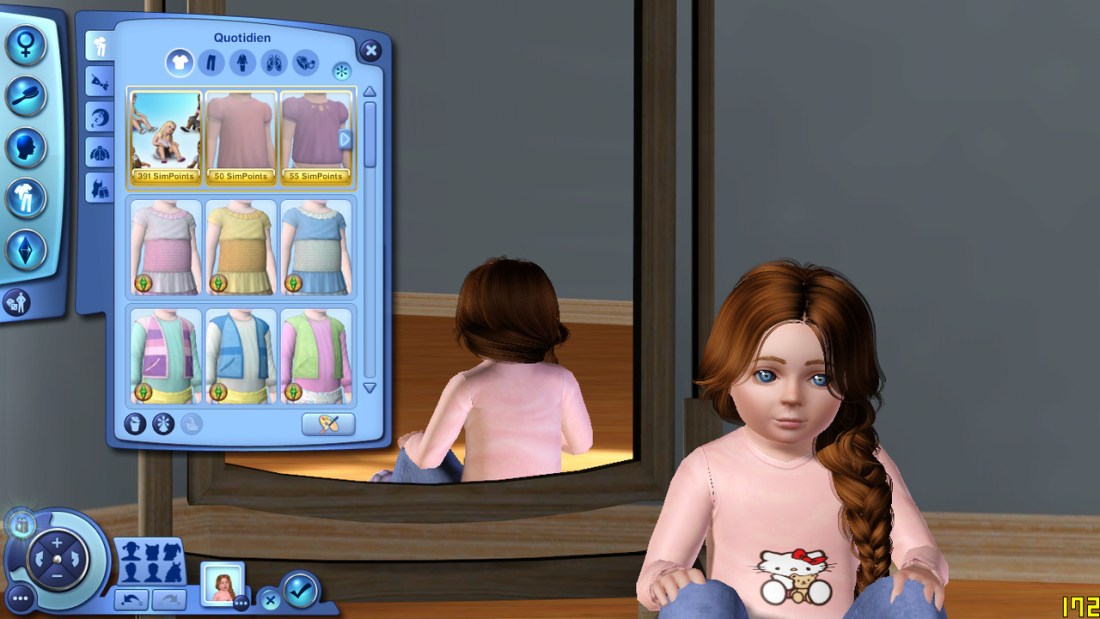Viewport: 1100px width, 619px height.
Task: Open the head and face looks section
Action: (x=26, y=147)
